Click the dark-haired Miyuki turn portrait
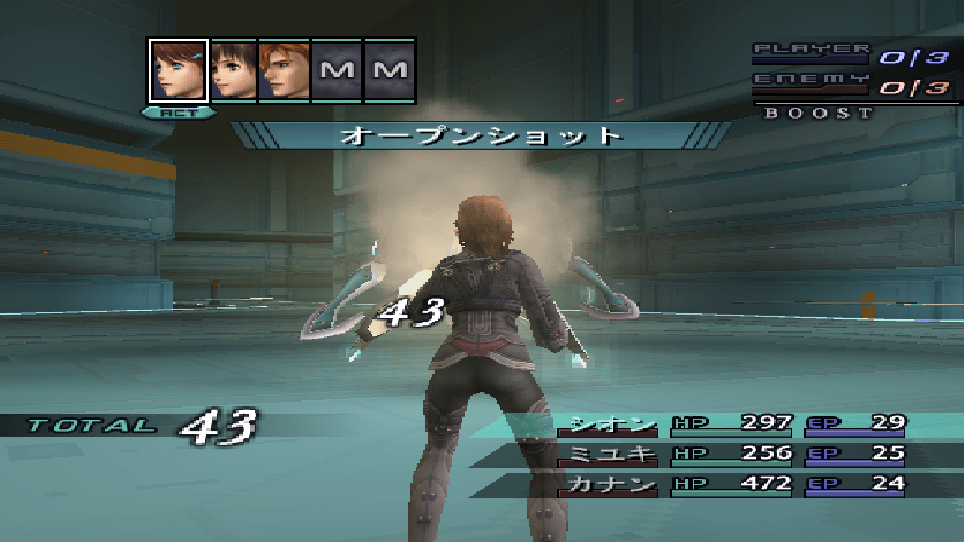This screenshot has height=542, width=964. click(x=232, y=70)
